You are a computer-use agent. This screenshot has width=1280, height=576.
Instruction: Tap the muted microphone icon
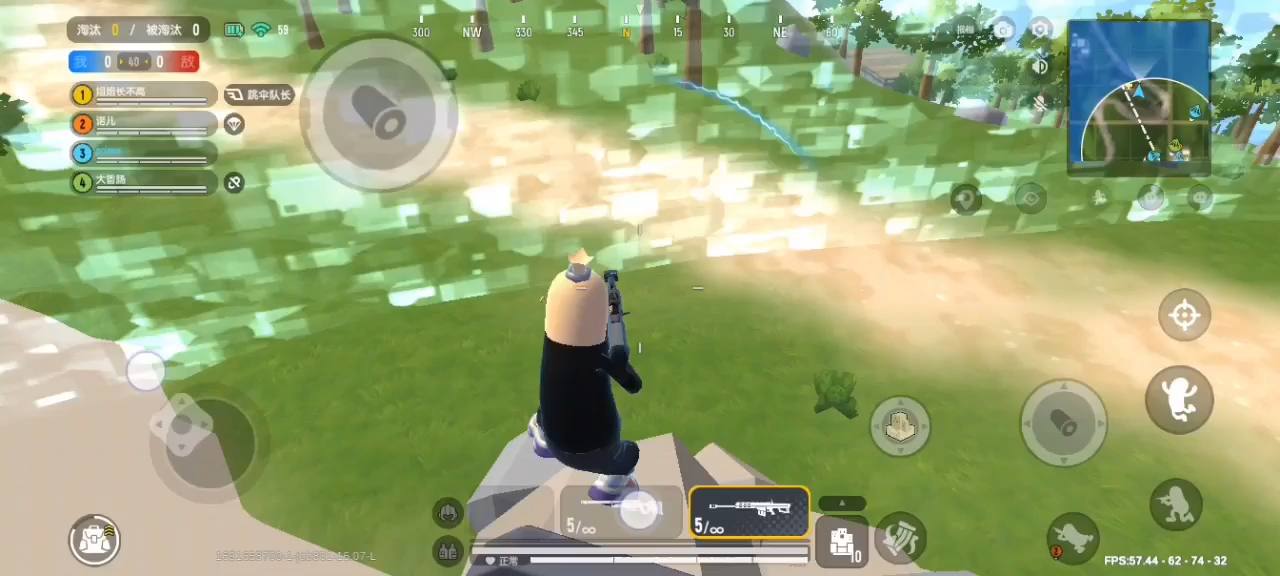[x=1040, y=103]
